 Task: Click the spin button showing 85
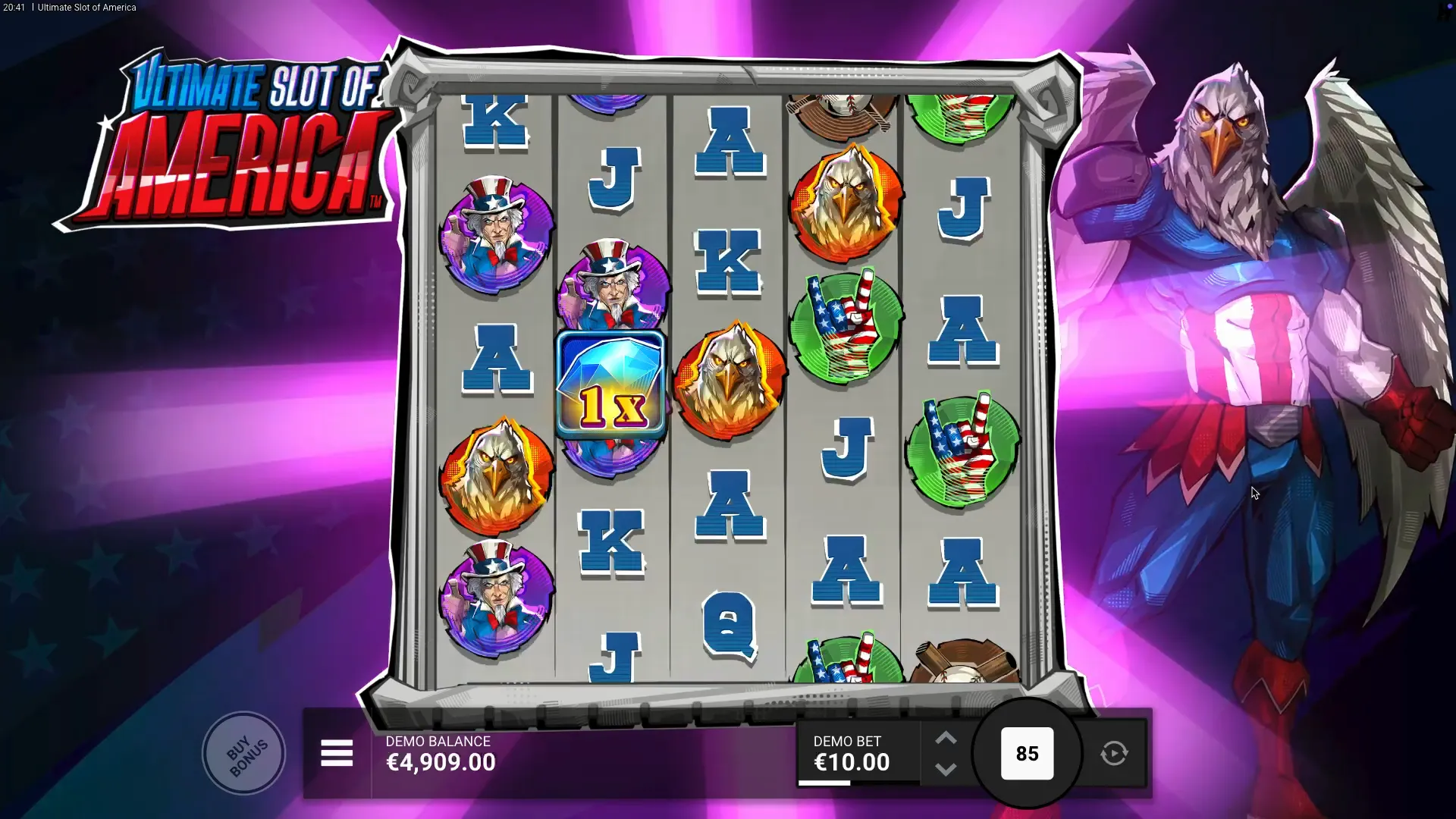[1027, 754]
